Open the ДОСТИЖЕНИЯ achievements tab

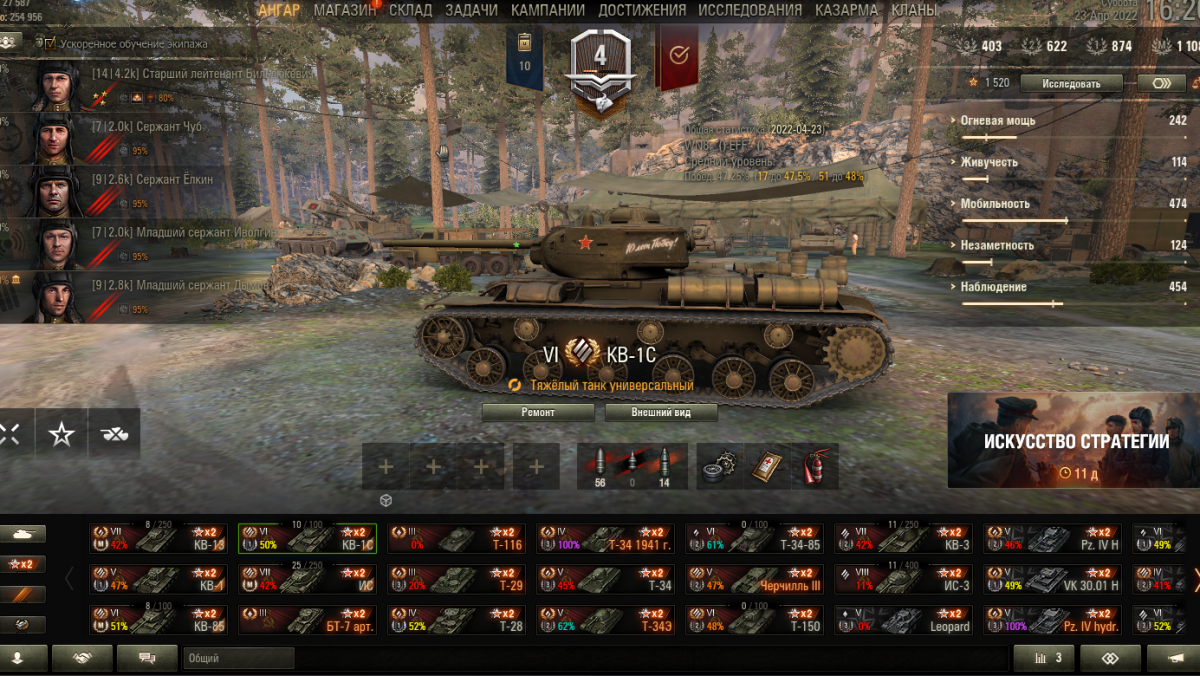coord(642,10)
